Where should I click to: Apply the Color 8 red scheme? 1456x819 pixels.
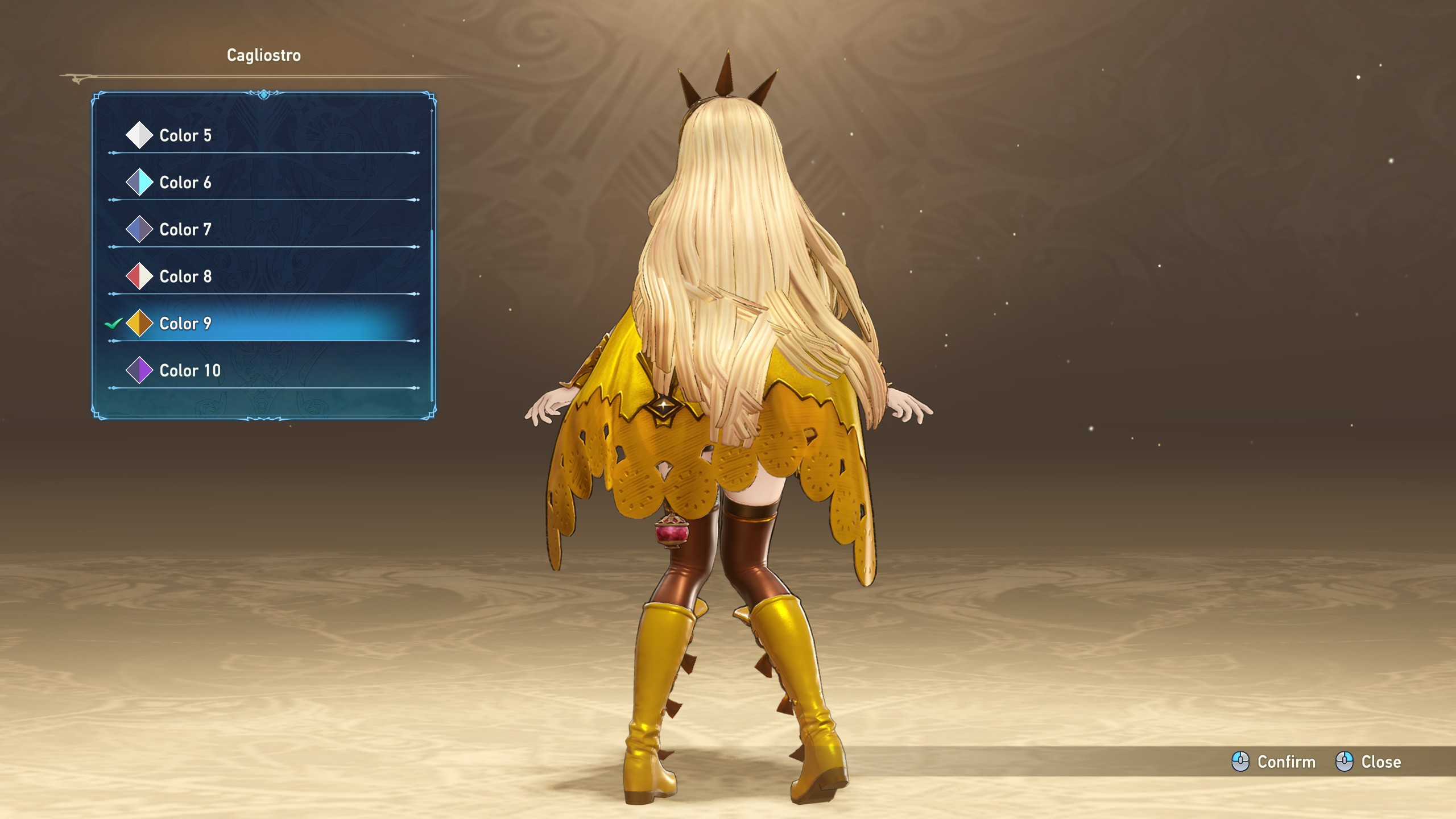(x=185, y=277)
